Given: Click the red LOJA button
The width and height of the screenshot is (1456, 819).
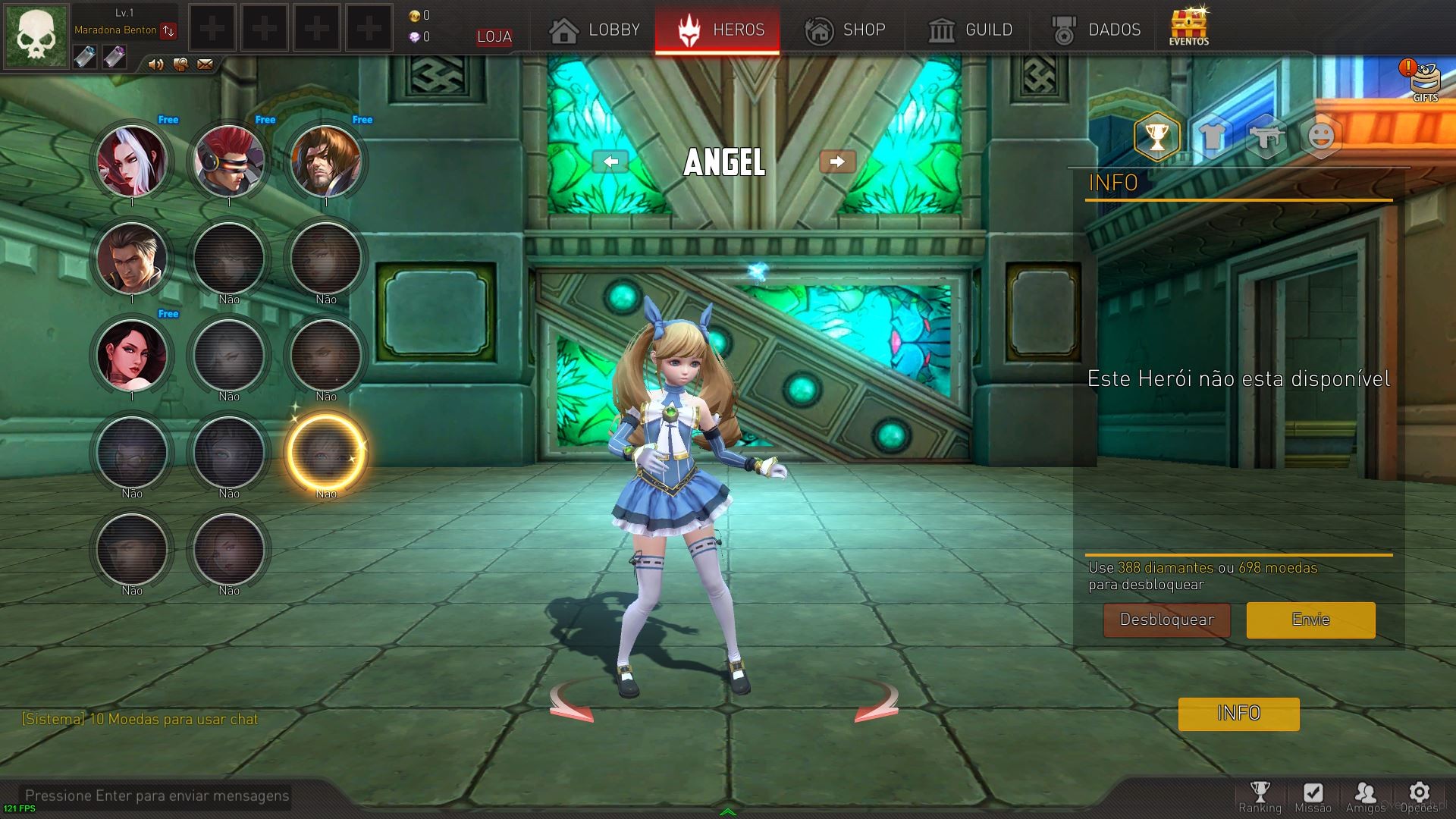Looking at the screenshot, I should coord(494,36).
